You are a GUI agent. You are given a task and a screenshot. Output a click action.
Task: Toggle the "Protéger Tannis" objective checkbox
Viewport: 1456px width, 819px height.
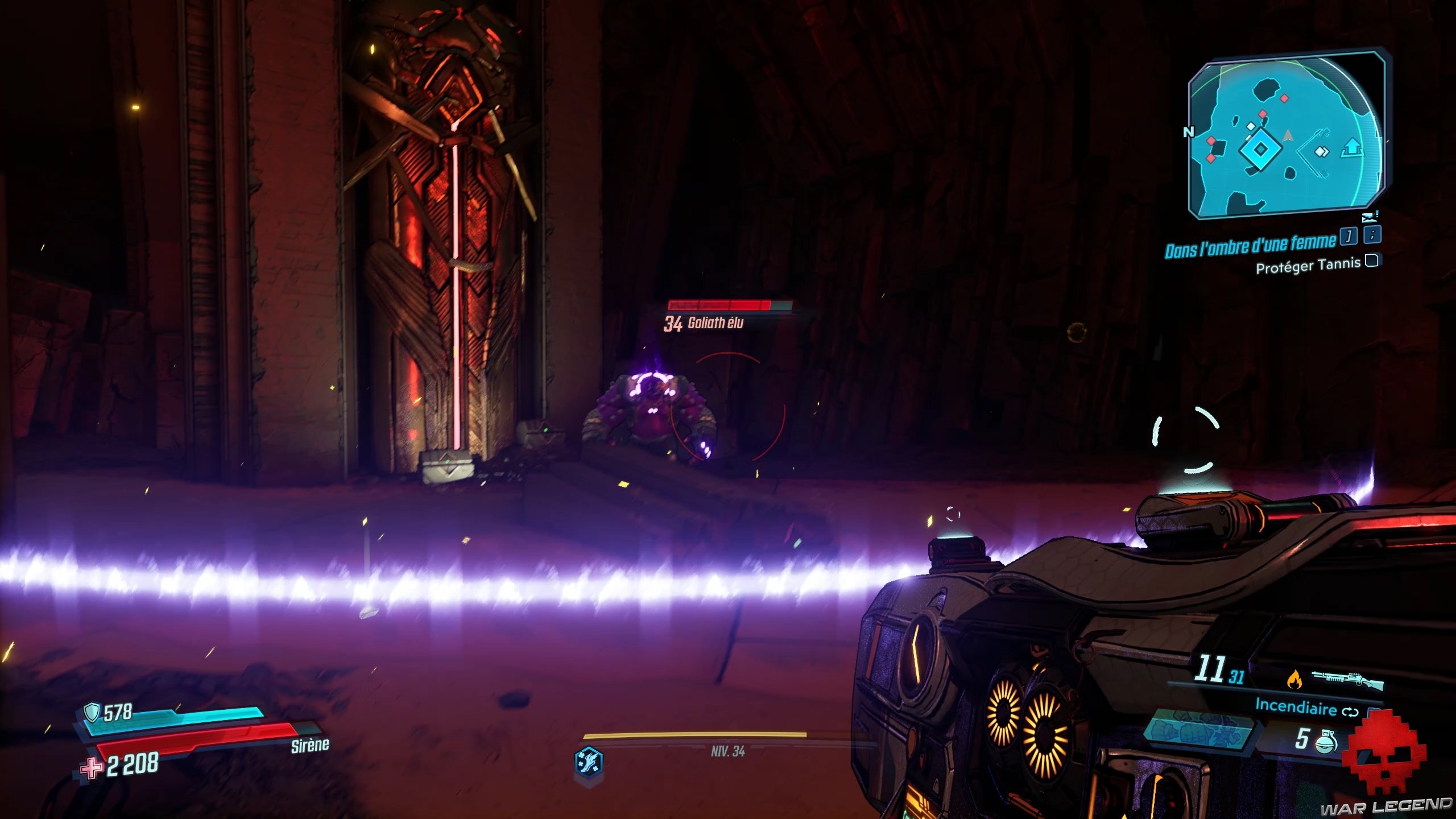1372,261
